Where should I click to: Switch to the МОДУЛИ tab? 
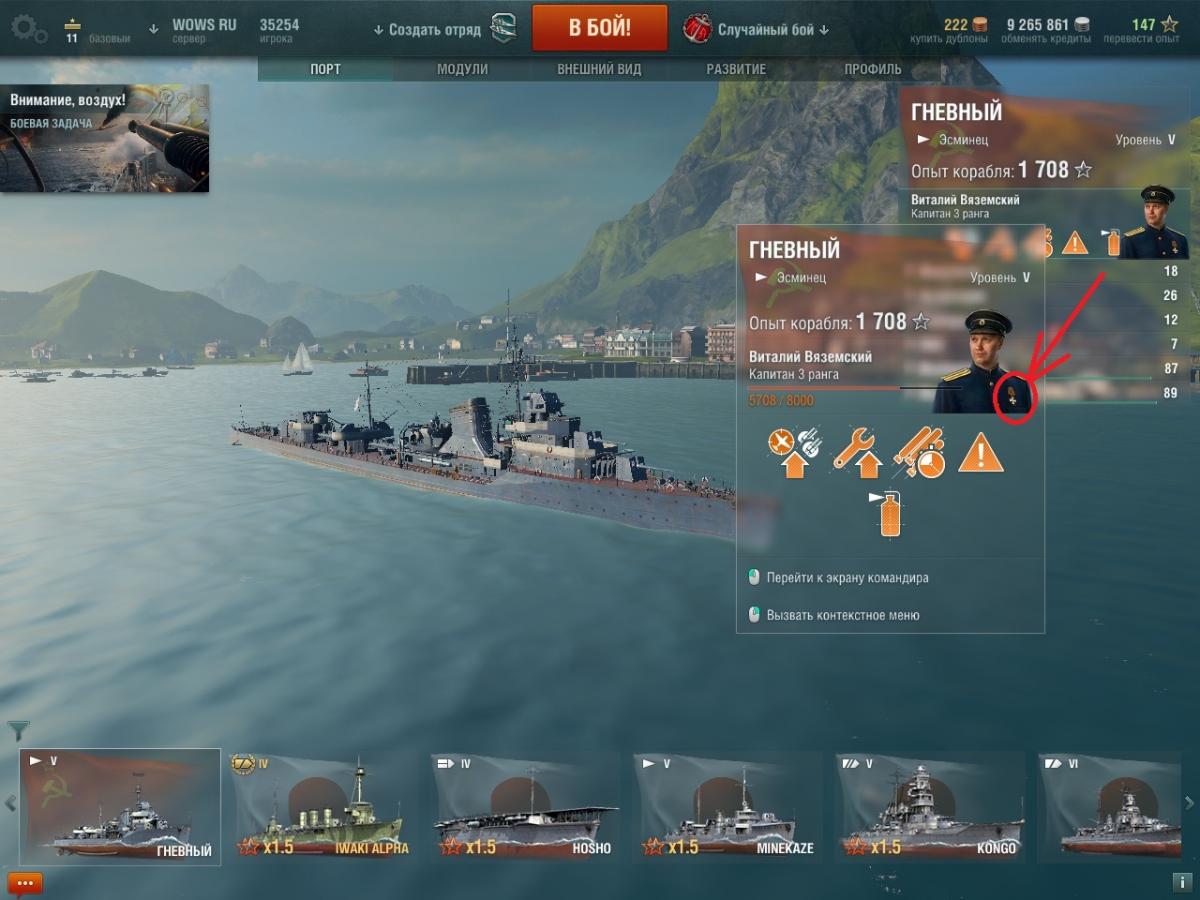(x=462, y=69)
